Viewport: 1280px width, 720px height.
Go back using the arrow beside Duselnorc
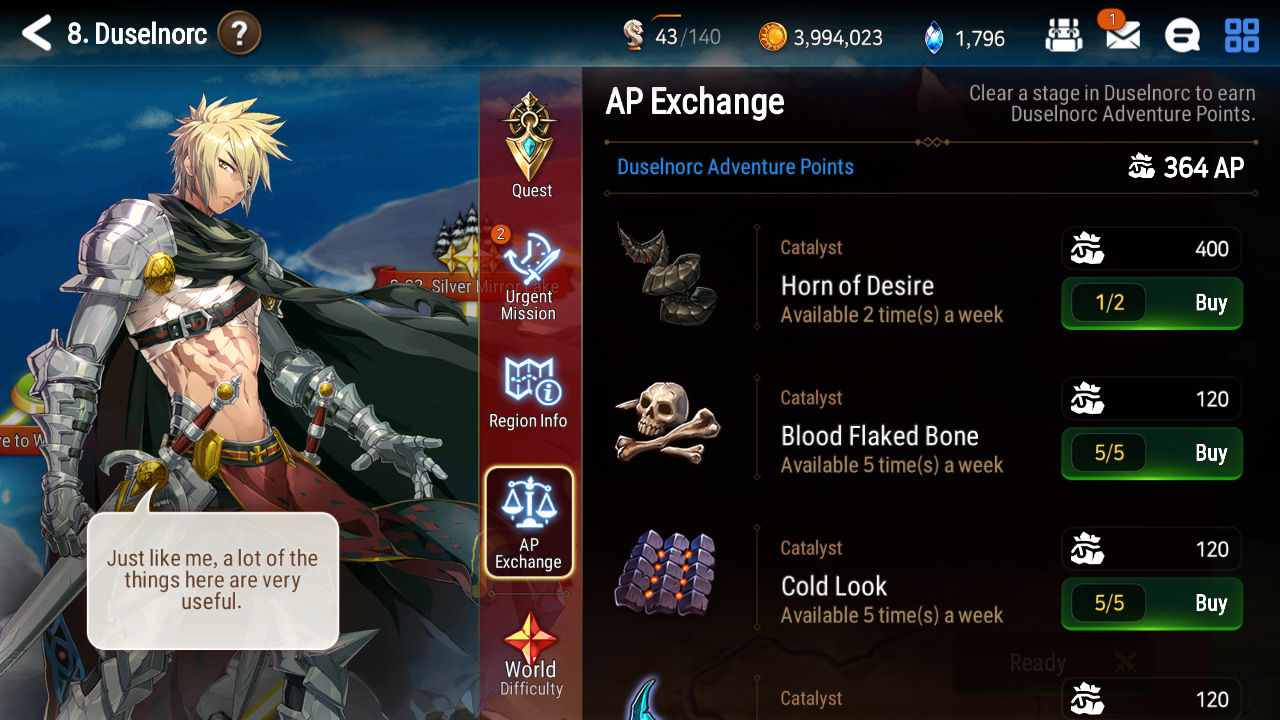(x=36, y=34)
